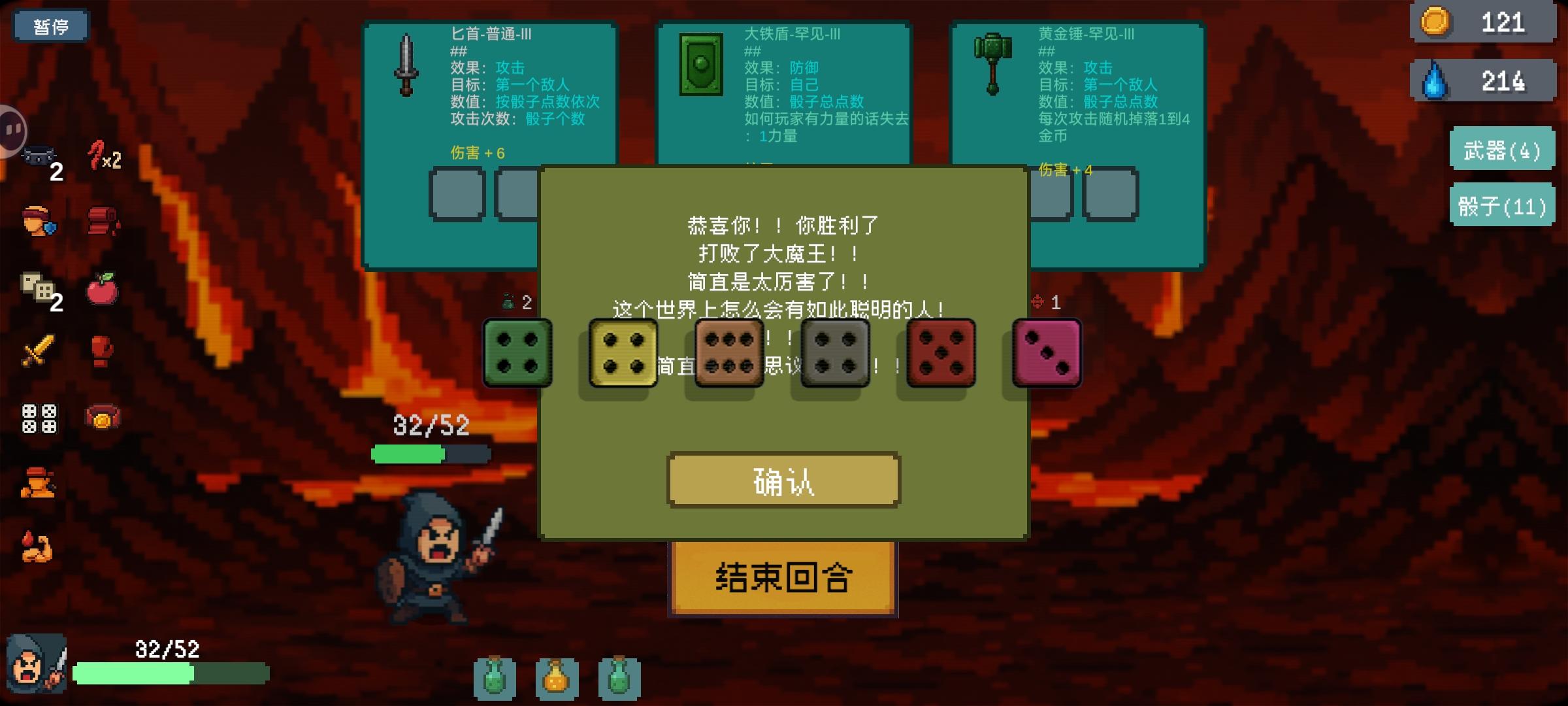Image resolution: width=1568 pixels, height=706 pixels.
Task: Select the ninja mask status icon
Action: [x=39, y=157]
